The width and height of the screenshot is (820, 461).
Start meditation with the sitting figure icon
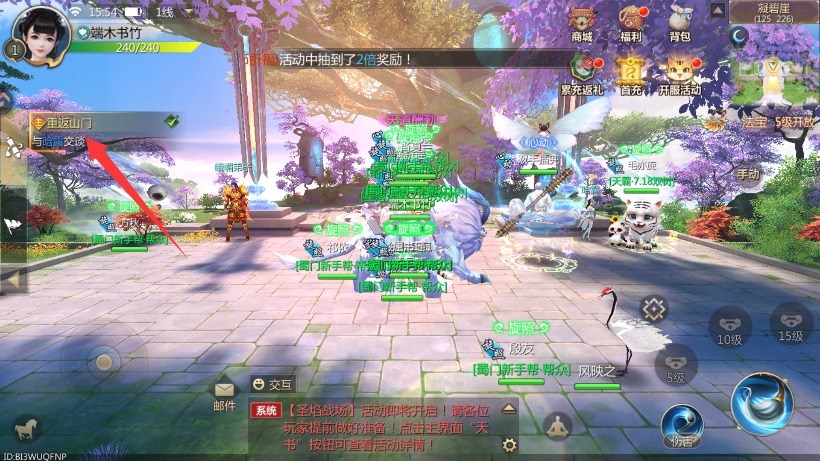(x=557, y=425)
